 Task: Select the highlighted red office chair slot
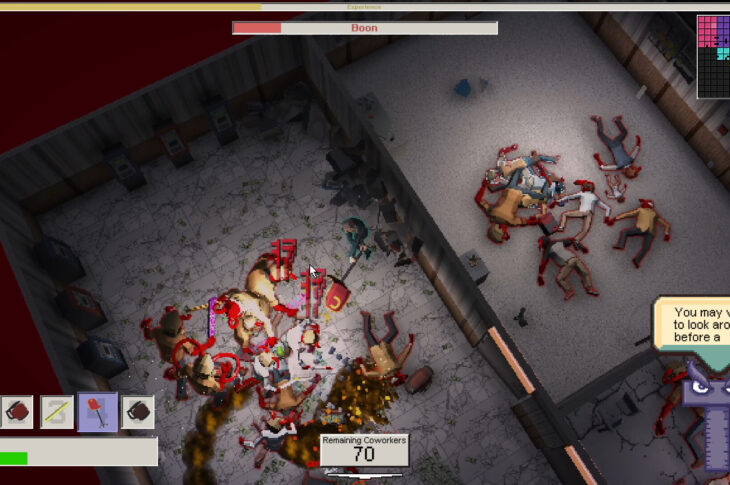[x=98, y=411]
